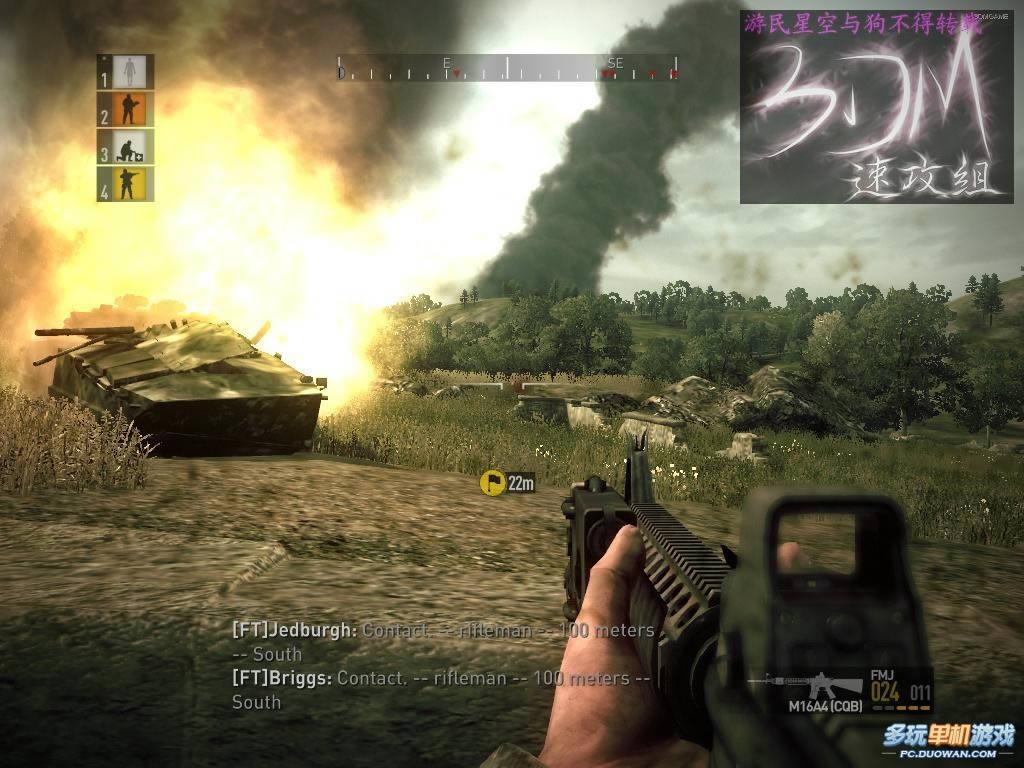This screenshot has width=1024, height=768.
Task: Choose squad member 3 kneeling medic
Action: coord(126,147)
